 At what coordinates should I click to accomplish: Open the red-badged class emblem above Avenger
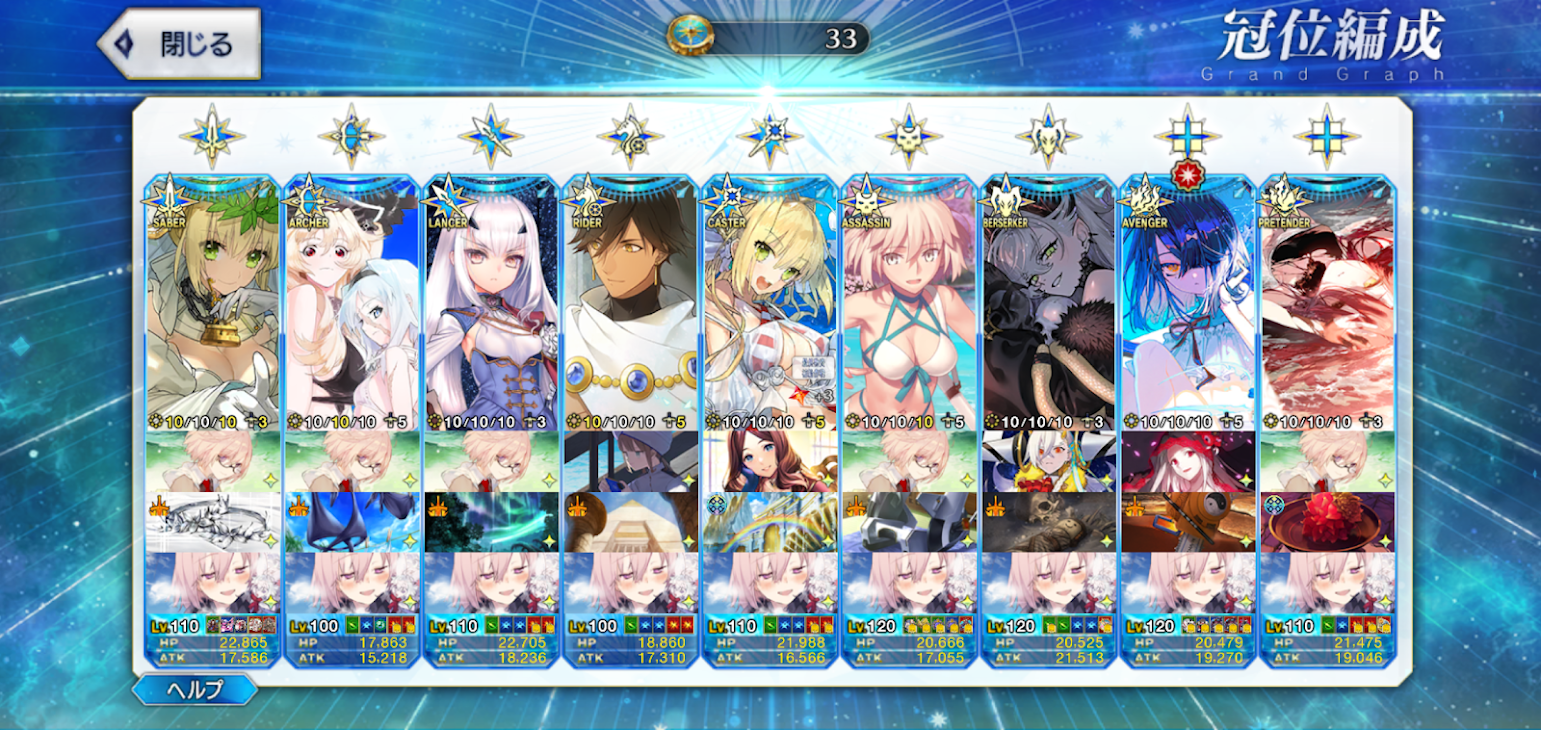[x=1187, y=137]
